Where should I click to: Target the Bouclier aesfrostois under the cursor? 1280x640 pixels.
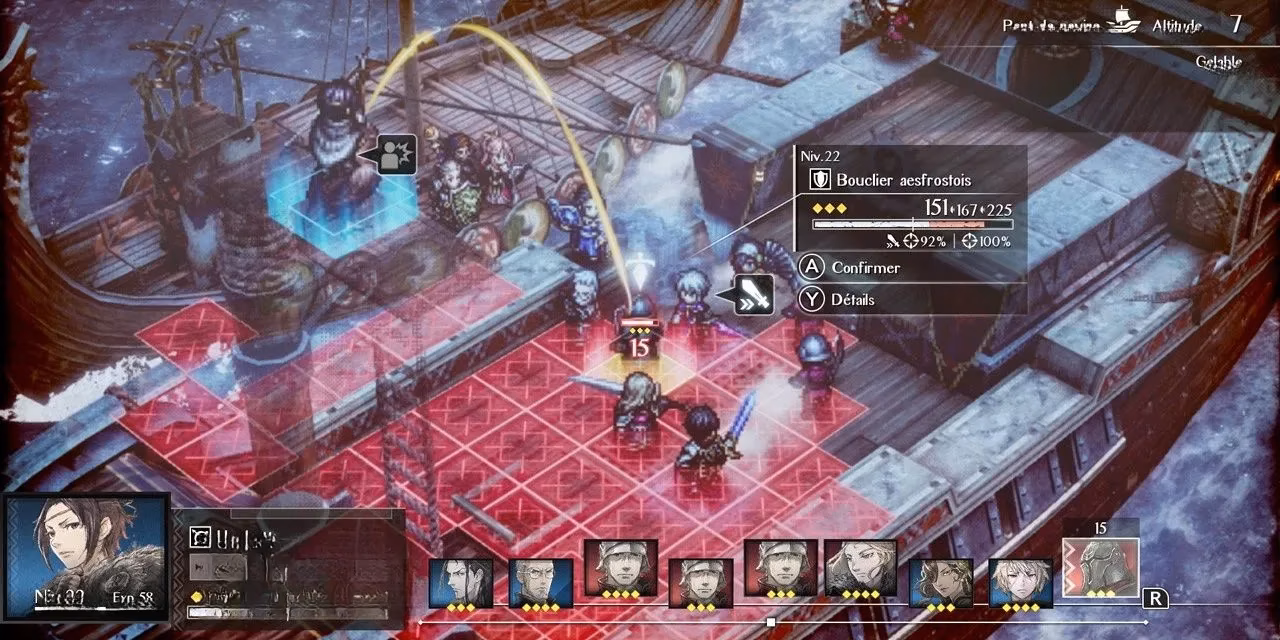coord(640,312)
